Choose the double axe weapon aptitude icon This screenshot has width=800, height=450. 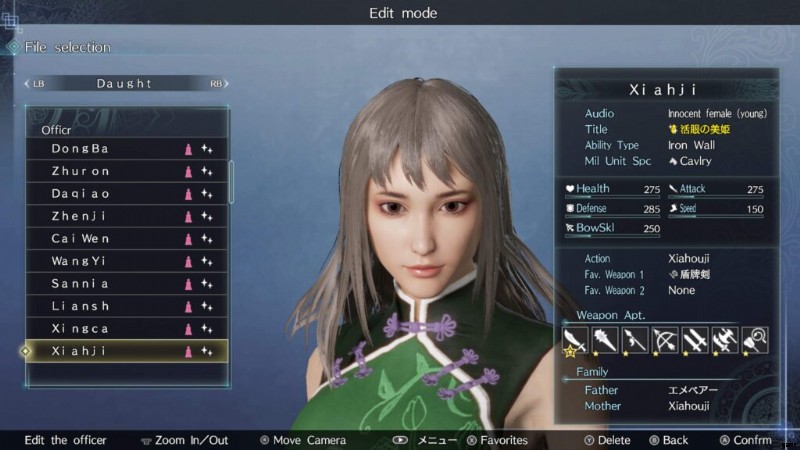click(724, 340)
